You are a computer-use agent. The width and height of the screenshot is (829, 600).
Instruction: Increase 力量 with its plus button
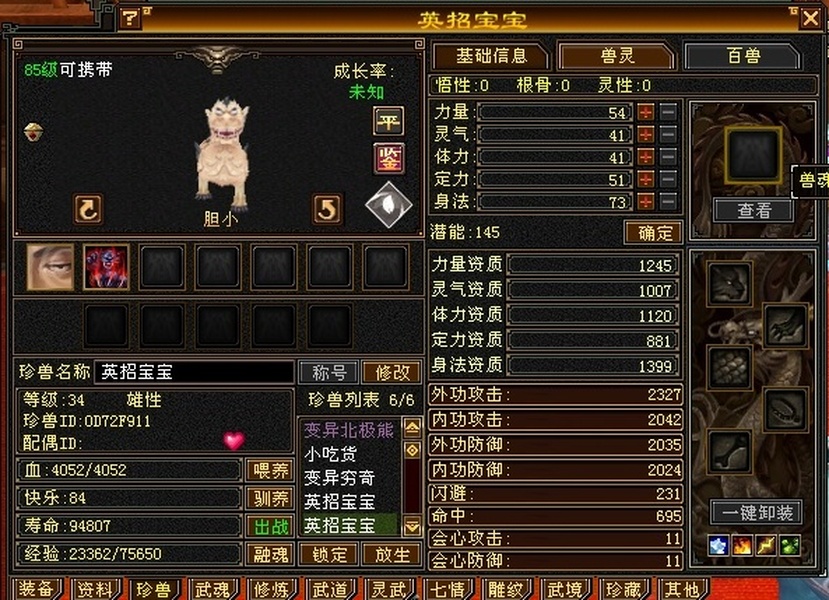646,112
